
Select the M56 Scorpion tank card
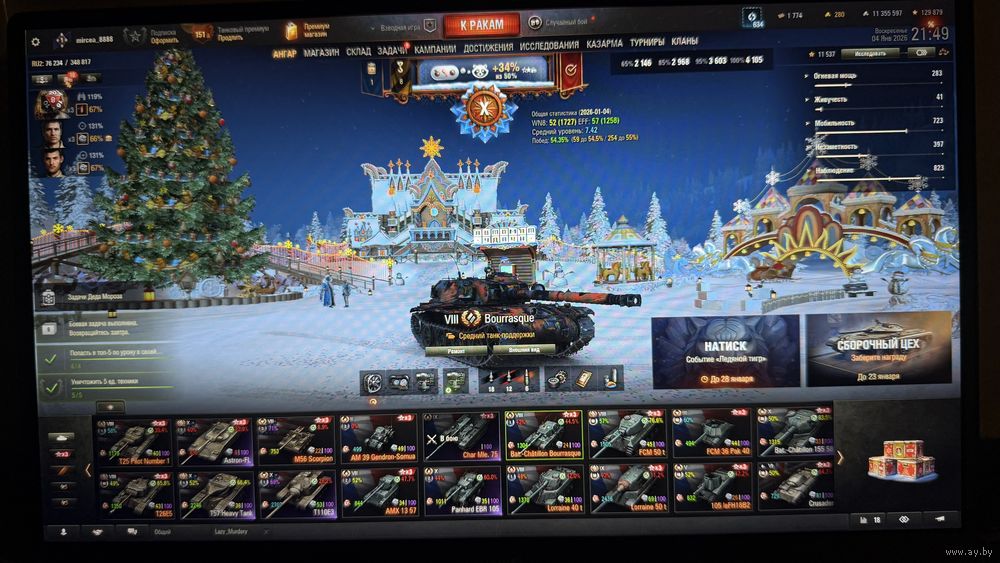coord(297,437)
